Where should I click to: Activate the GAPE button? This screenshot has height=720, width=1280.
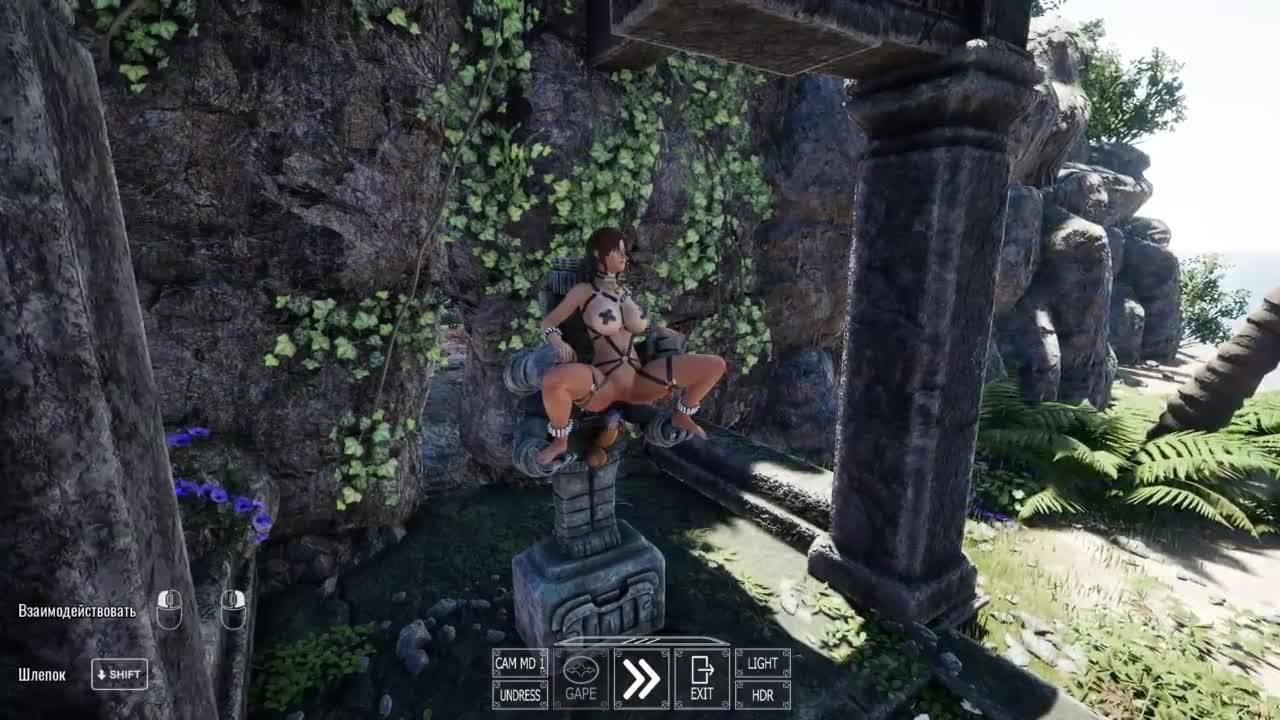pos(581,678)
